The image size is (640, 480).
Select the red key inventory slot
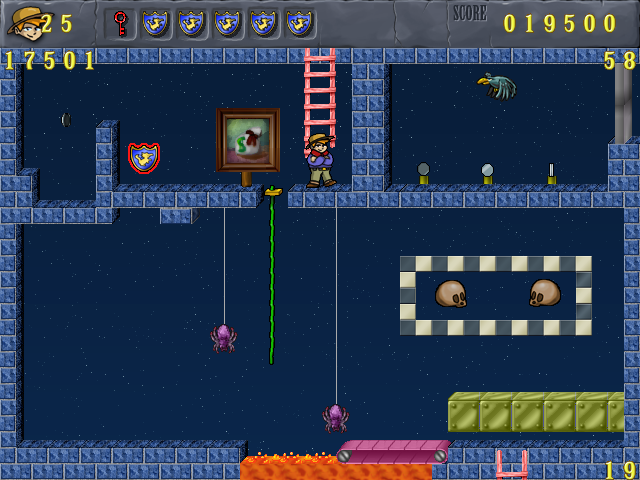(x=120, y=23)
